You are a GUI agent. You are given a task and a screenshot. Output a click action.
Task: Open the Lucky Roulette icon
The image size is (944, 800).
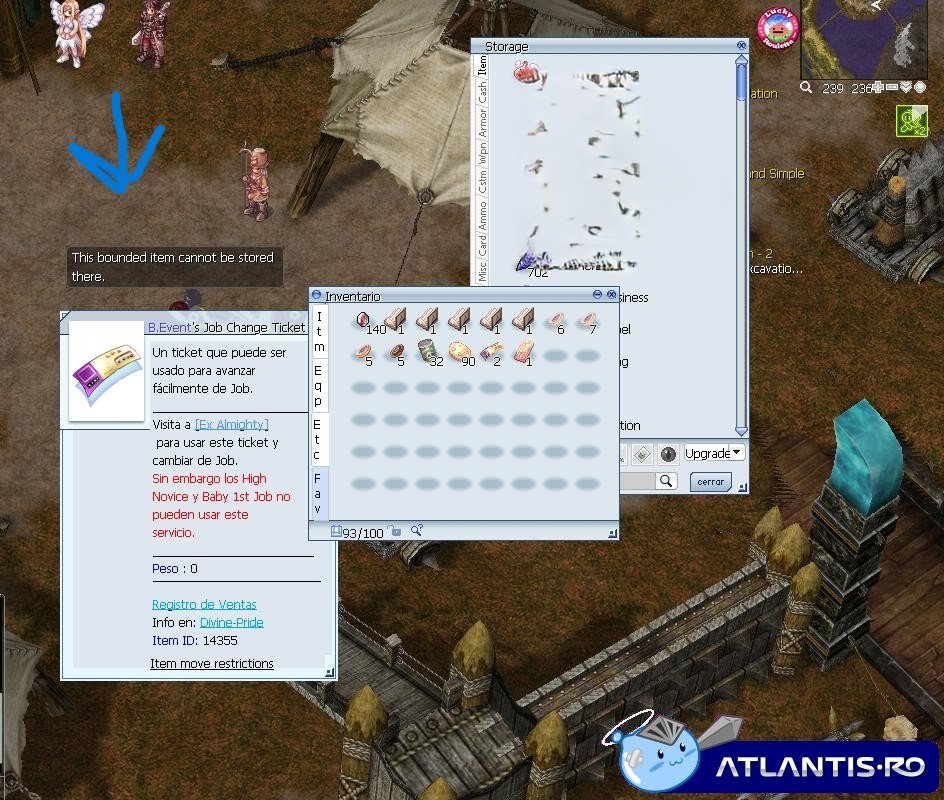(777, 29)
